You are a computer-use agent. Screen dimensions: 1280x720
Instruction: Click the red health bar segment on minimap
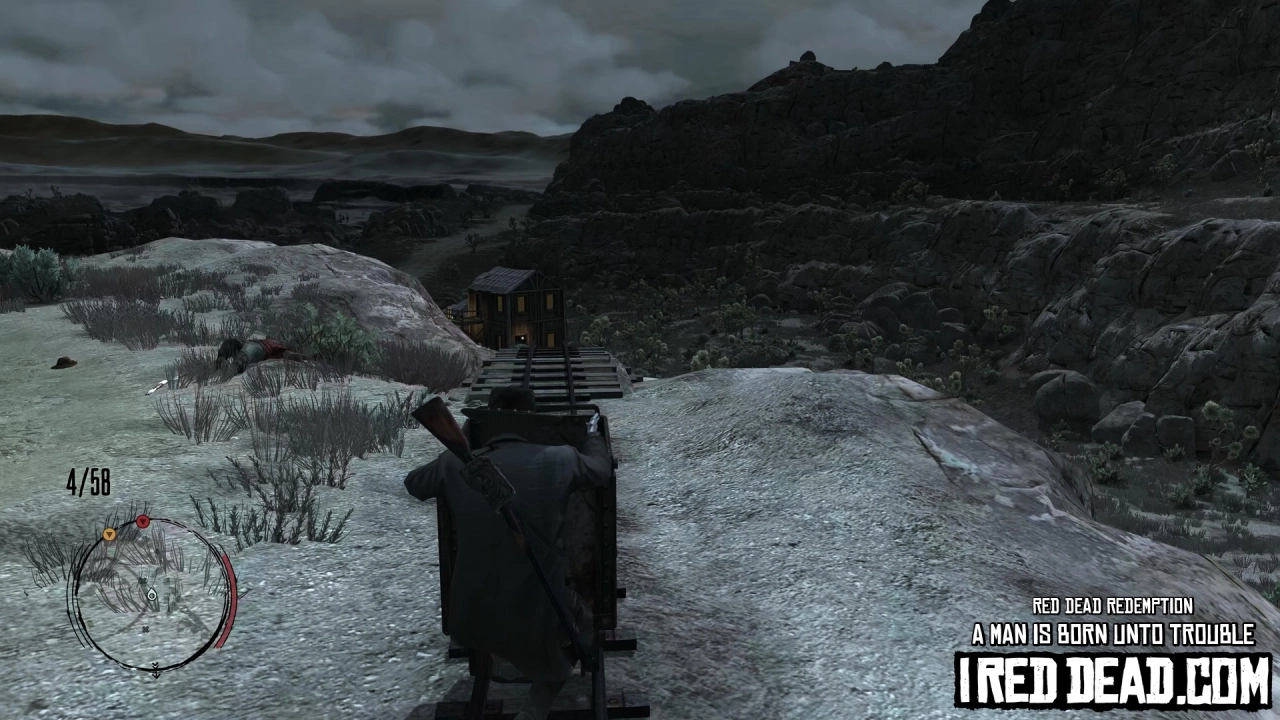229,600
